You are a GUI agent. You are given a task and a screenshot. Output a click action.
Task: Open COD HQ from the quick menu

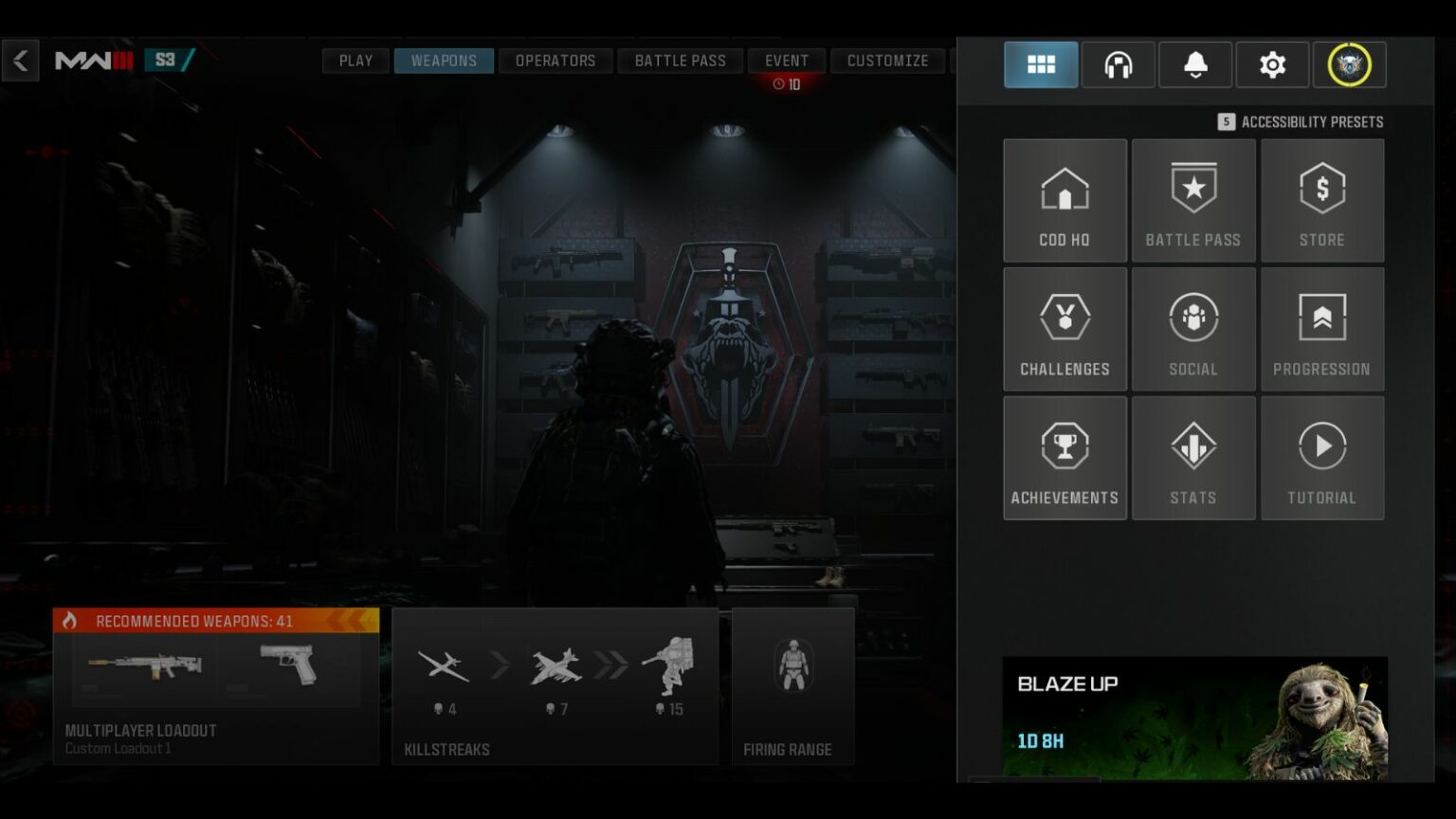pyautogui.click(x=1065, y=200)
